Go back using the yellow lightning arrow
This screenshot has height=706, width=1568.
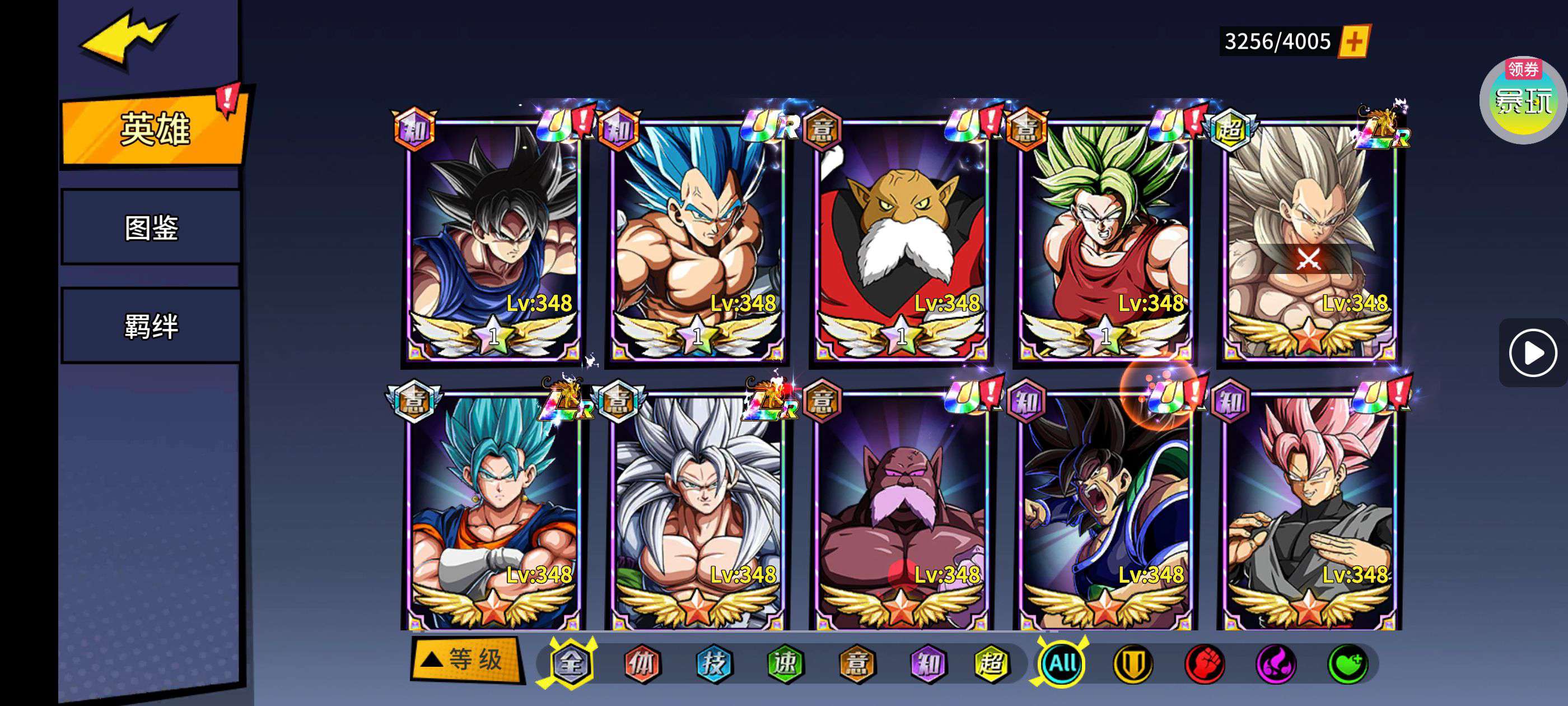click(x=128, y=38)
